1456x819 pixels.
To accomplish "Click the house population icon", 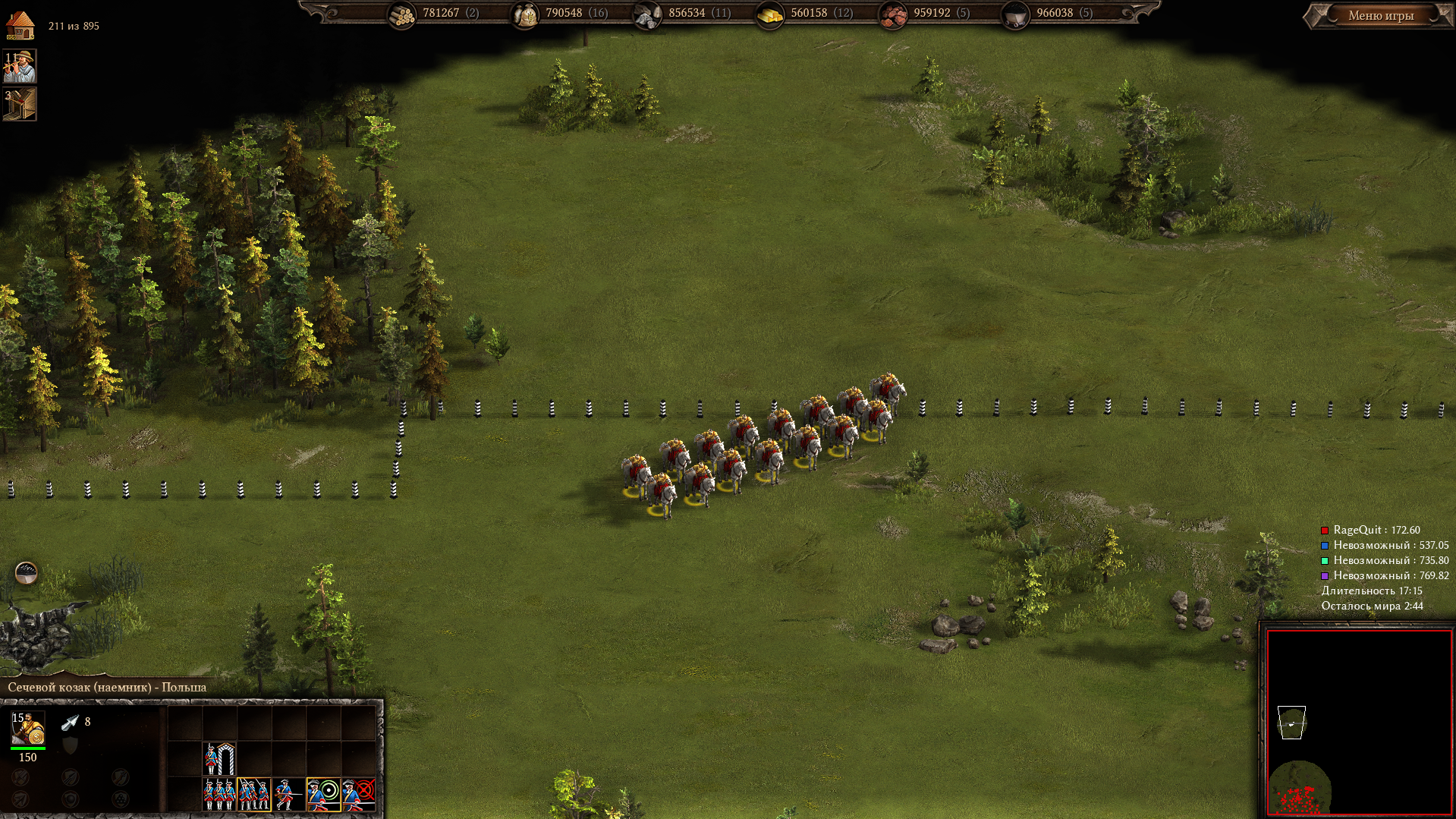I will [20, 25].
